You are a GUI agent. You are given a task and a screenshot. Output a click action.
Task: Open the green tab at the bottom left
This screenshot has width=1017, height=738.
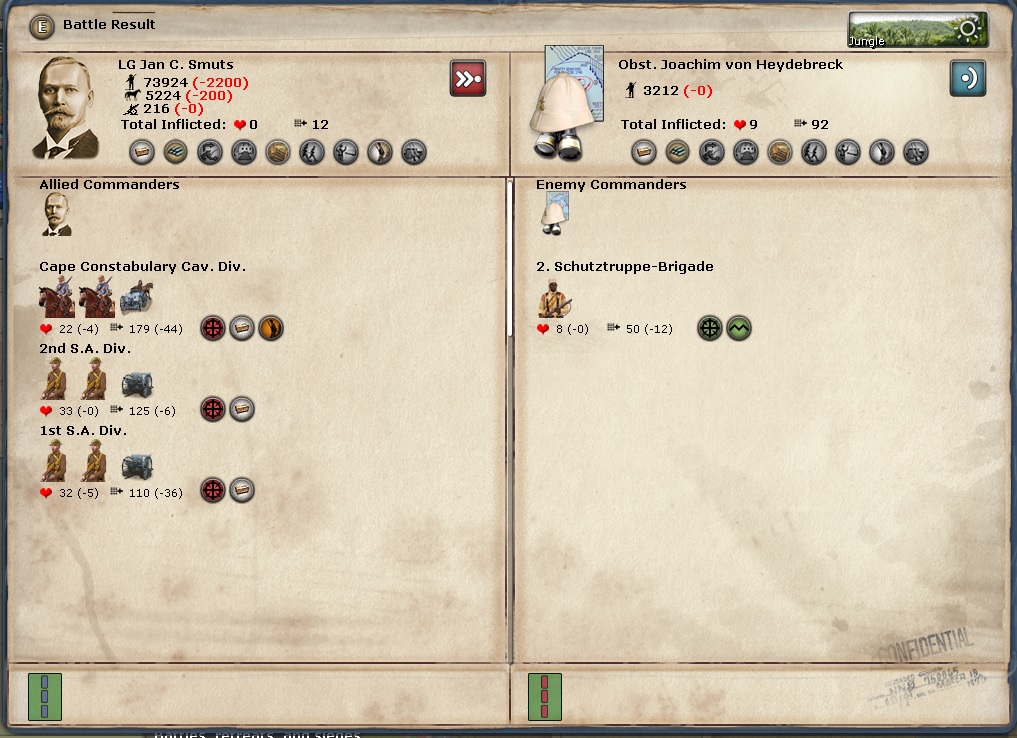click(44, 696)
